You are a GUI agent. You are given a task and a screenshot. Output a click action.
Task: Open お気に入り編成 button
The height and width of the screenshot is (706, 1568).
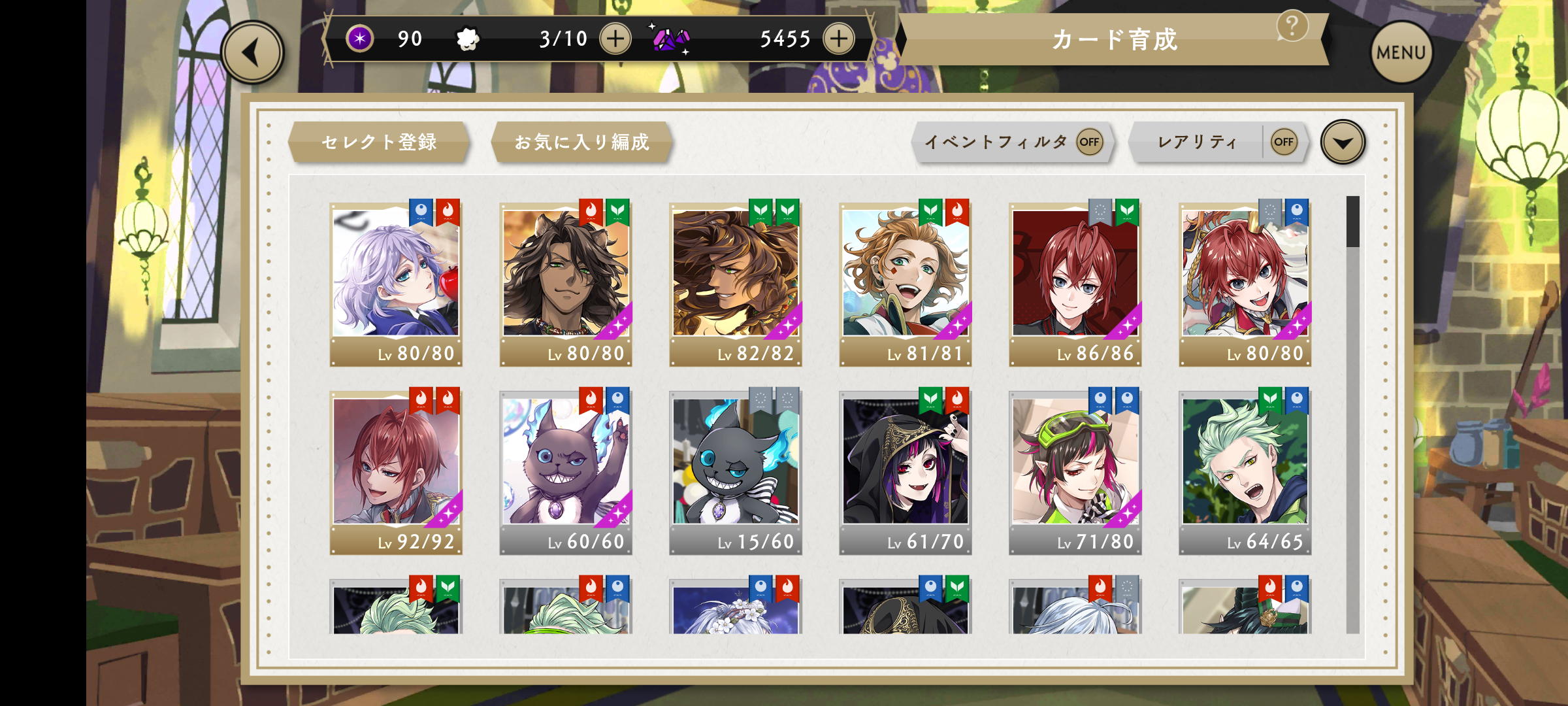(x=581, y=142)
